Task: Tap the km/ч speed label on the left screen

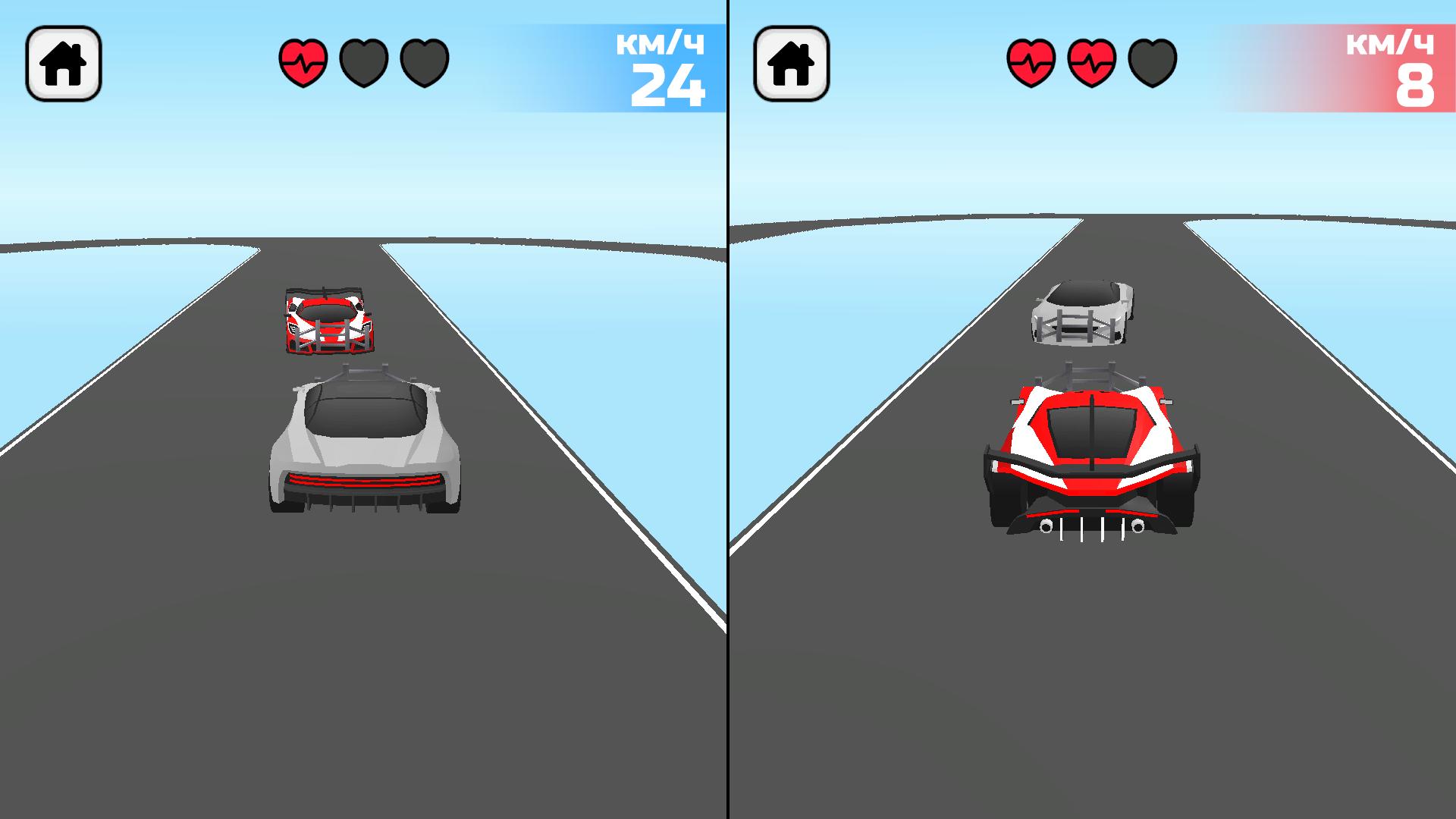Action: coord(661,42)
